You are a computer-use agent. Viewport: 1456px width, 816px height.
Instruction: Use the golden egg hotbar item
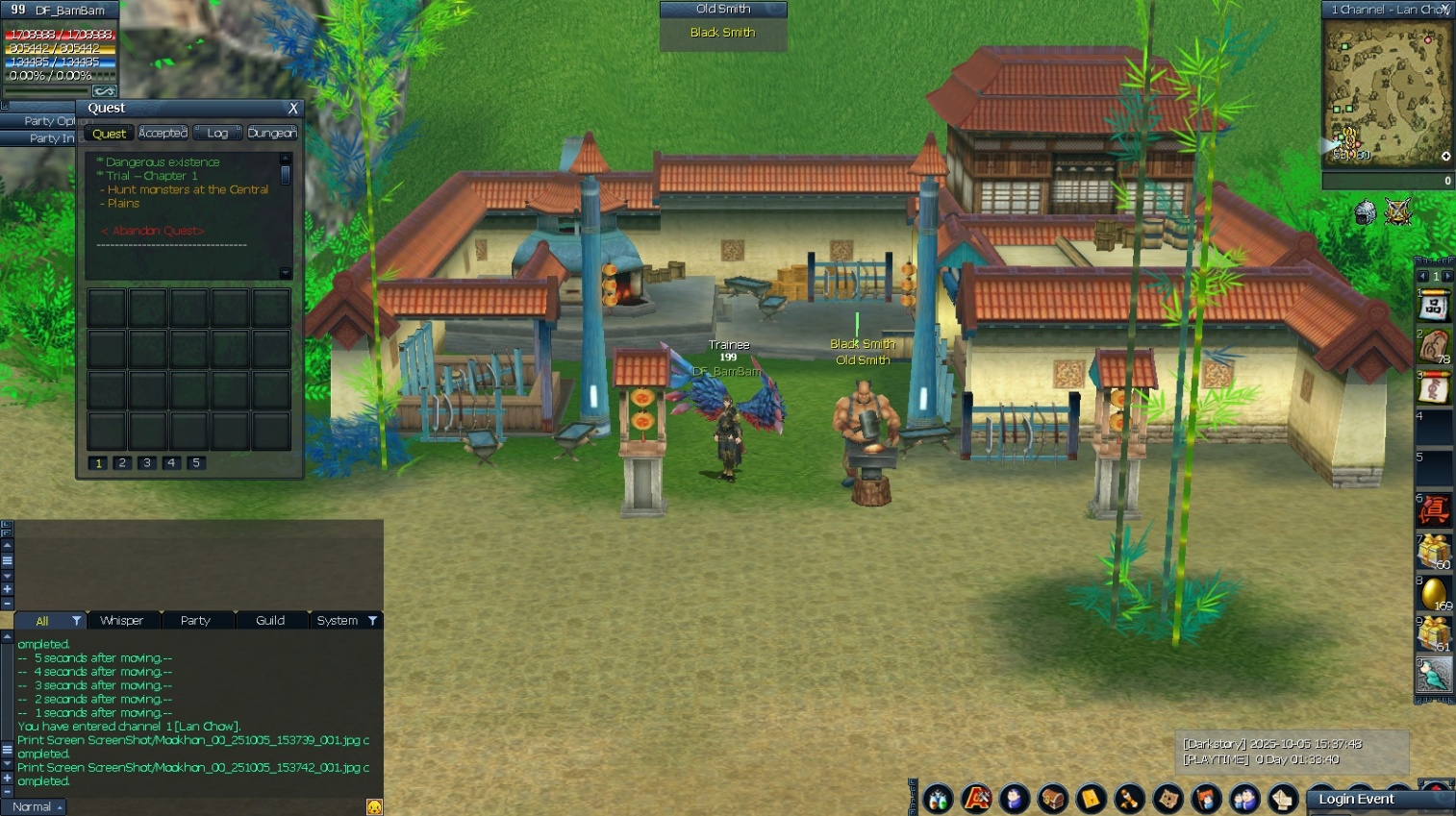pyautogui.click(x=1433, y=592)
